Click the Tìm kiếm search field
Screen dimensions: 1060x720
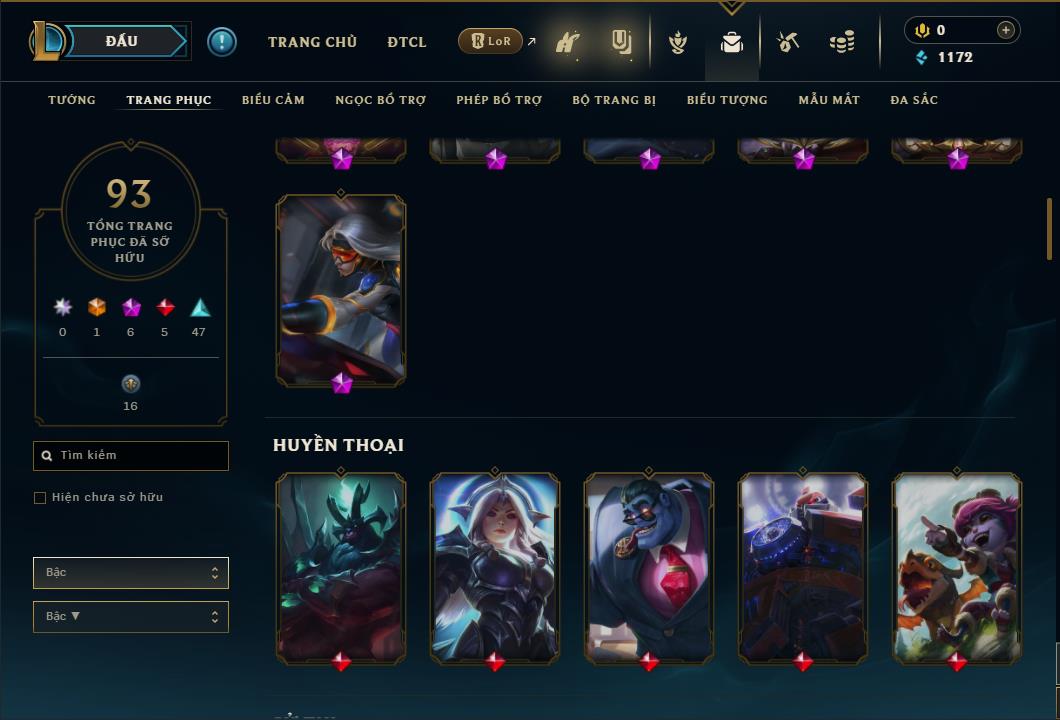(x=131, y=456)
